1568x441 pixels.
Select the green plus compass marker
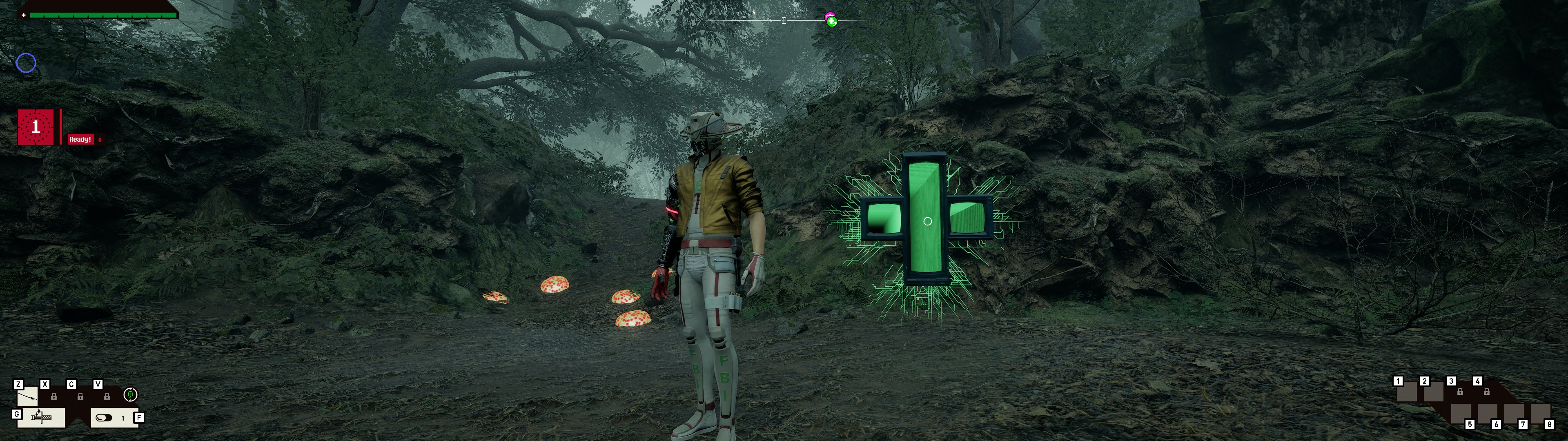click(x=832, y=22)
